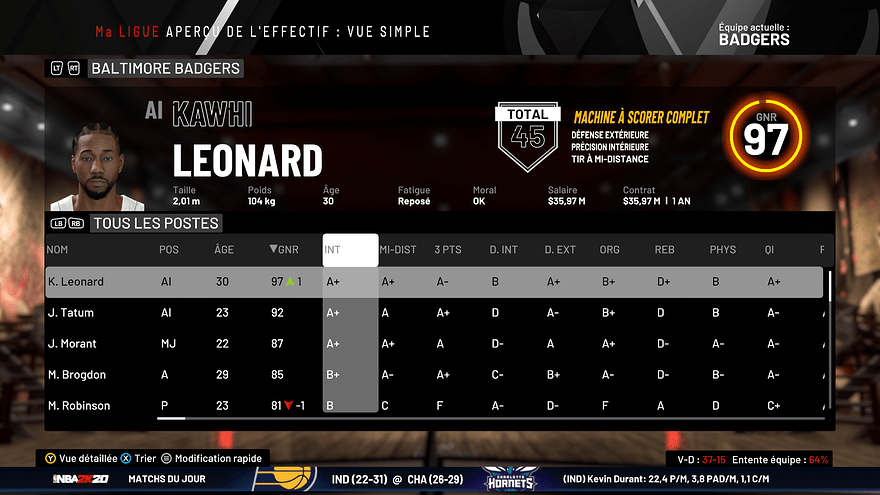This screenshot has width=880, height=495.
Task: Click the ORG column header
Action: click(x=609, y=250)
